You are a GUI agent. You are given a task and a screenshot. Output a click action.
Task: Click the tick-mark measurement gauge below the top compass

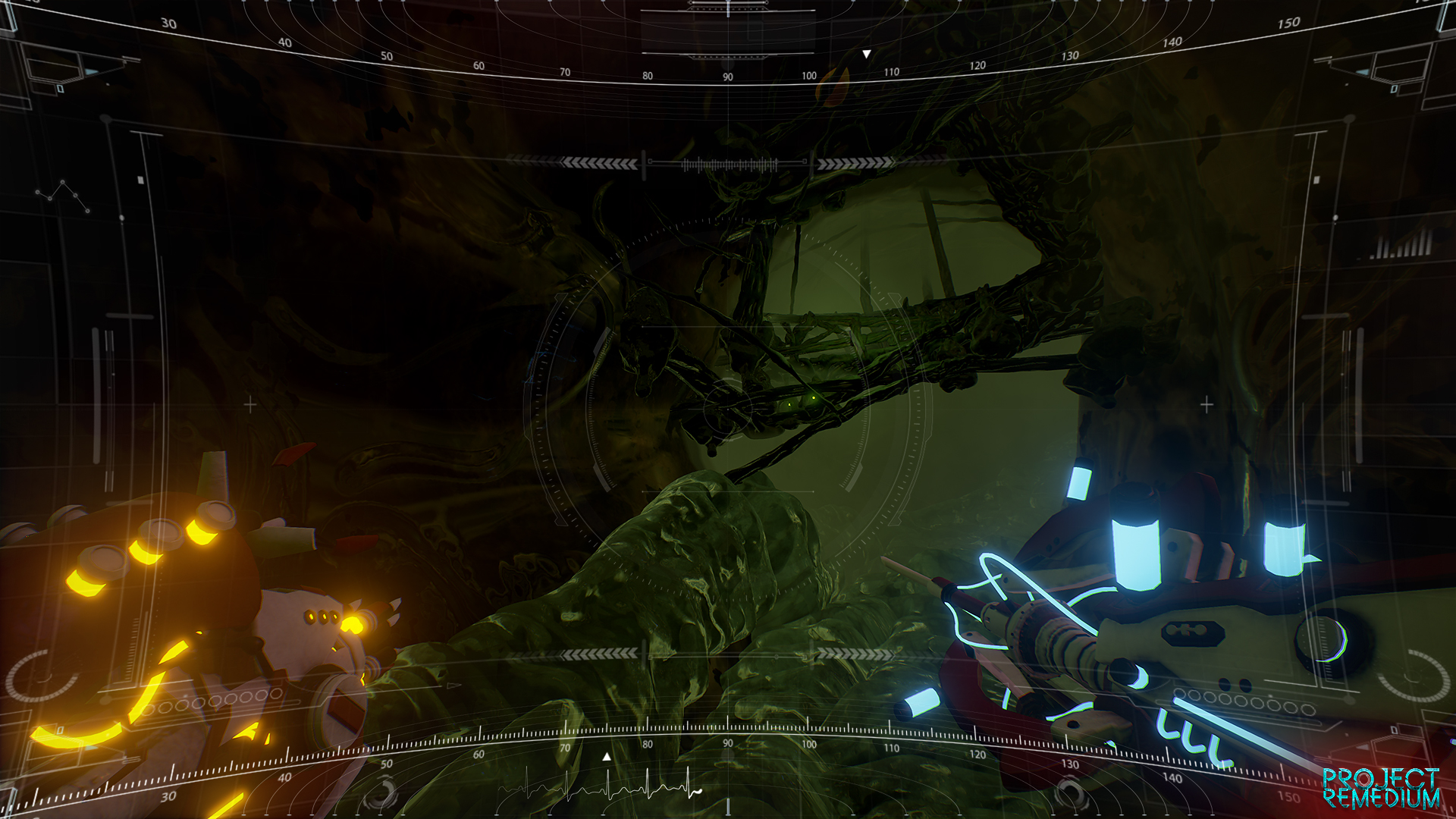coord(726,163)
